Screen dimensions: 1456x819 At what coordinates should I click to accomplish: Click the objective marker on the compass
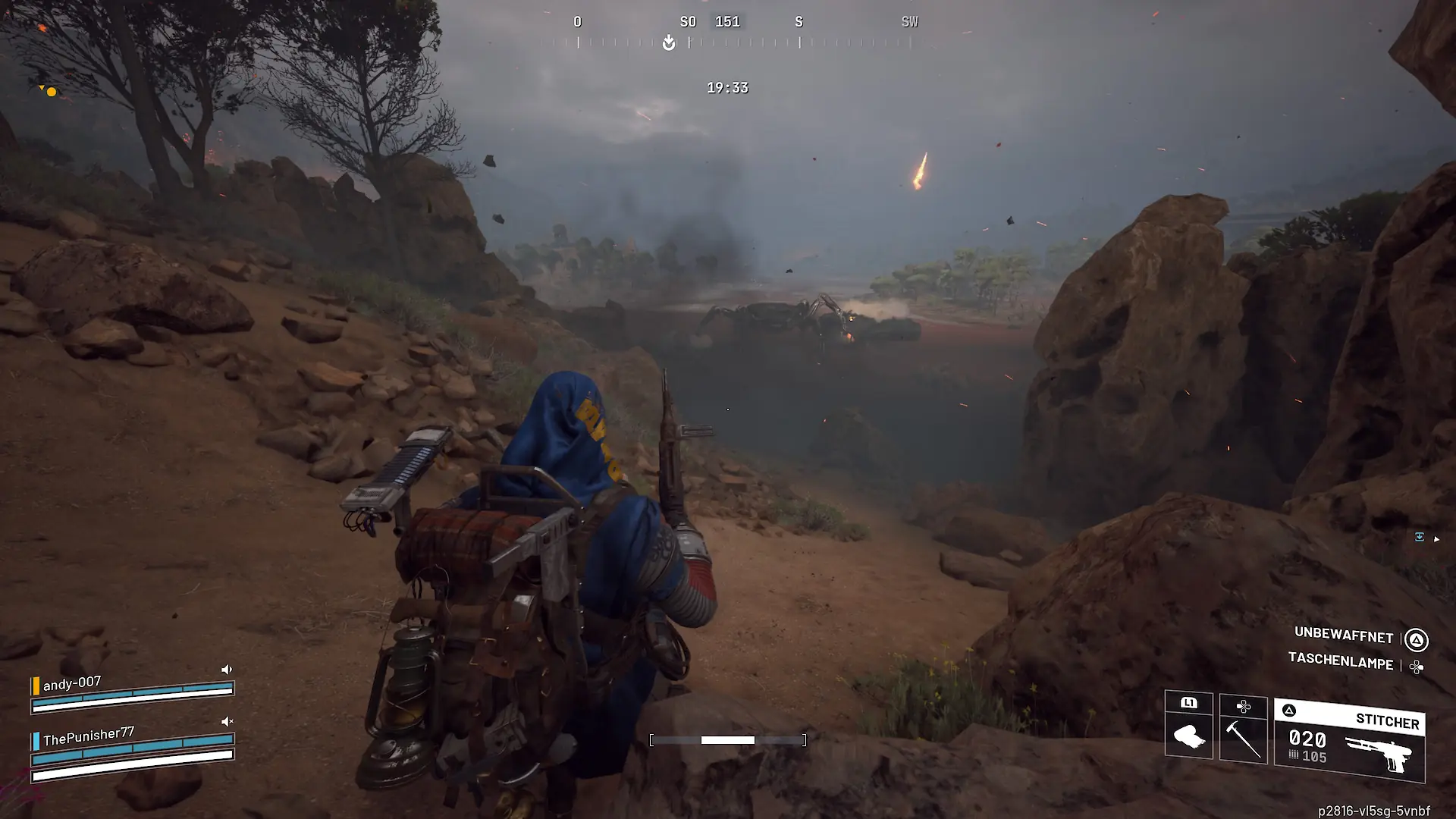pyautogui.click(x=668, y=42)
